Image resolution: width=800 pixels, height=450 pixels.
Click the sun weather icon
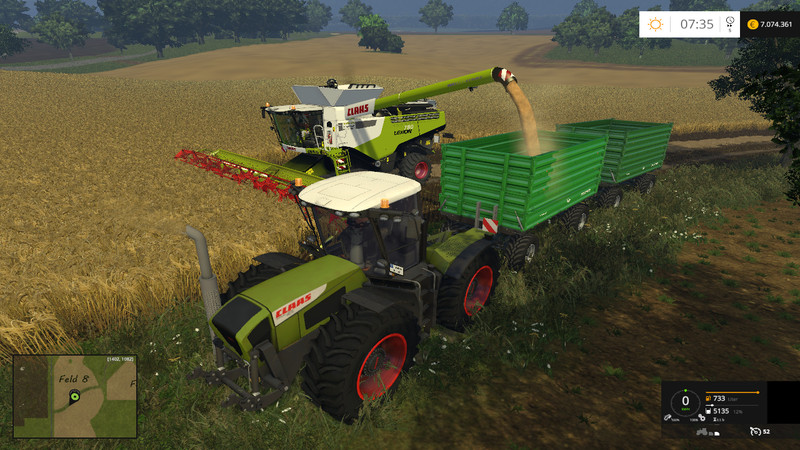click(655, 24)
